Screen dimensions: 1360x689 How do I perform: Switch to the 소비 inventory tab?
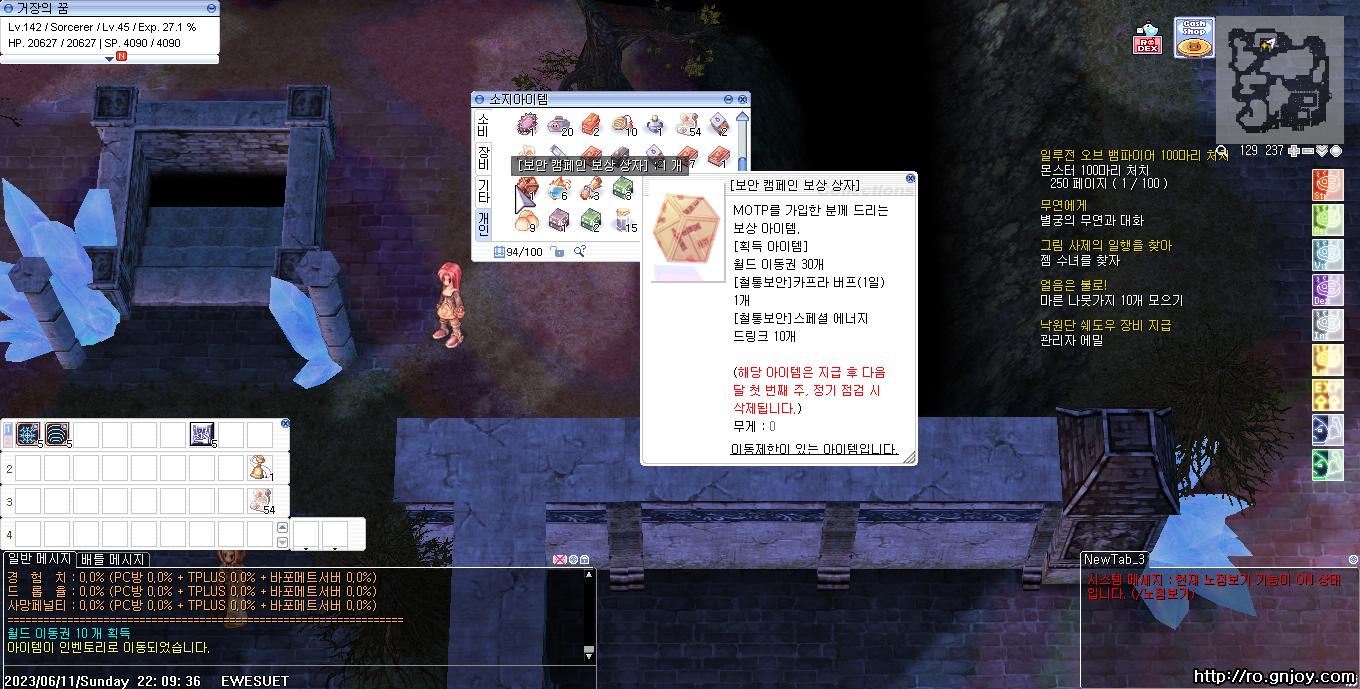click(x=482, y=124)
